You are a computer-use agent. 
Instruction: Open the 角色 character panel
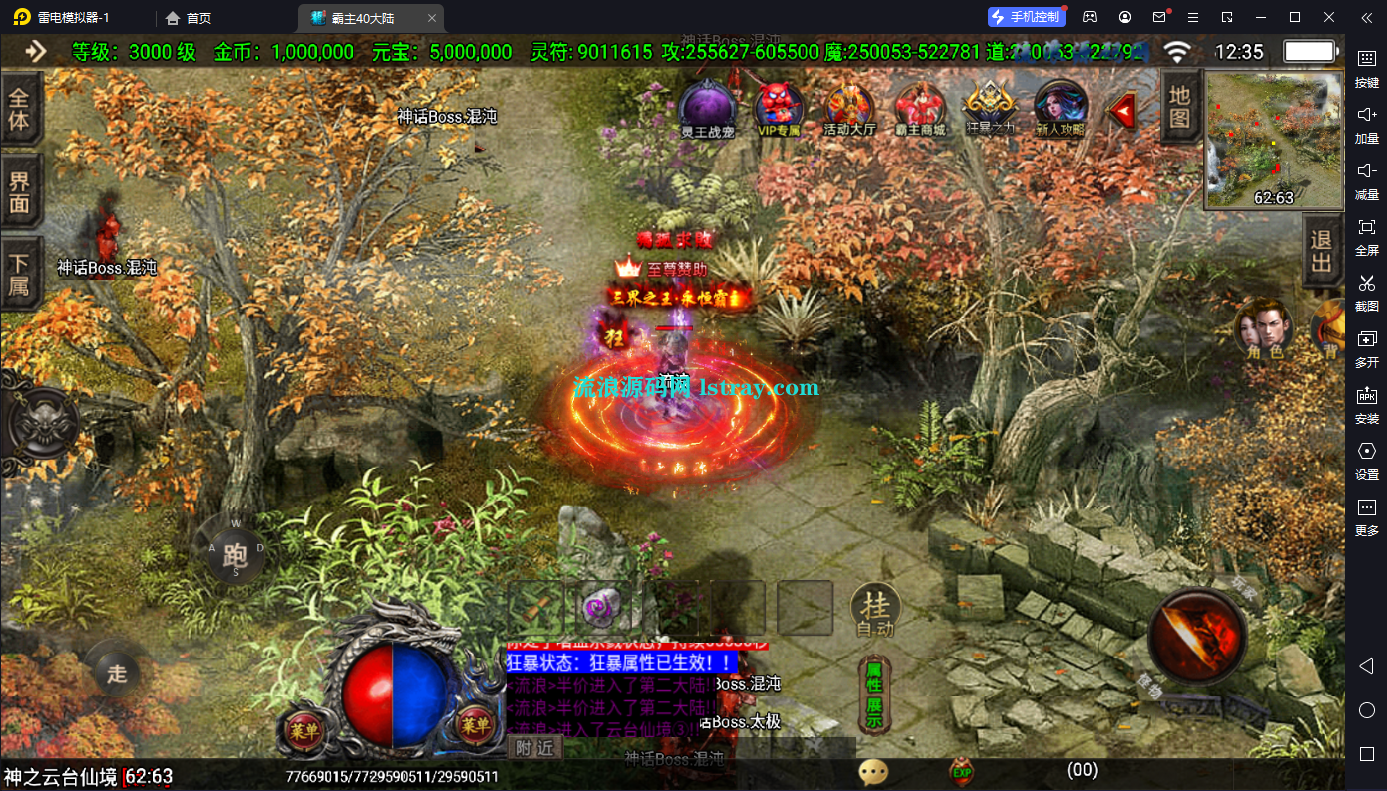1262,328
